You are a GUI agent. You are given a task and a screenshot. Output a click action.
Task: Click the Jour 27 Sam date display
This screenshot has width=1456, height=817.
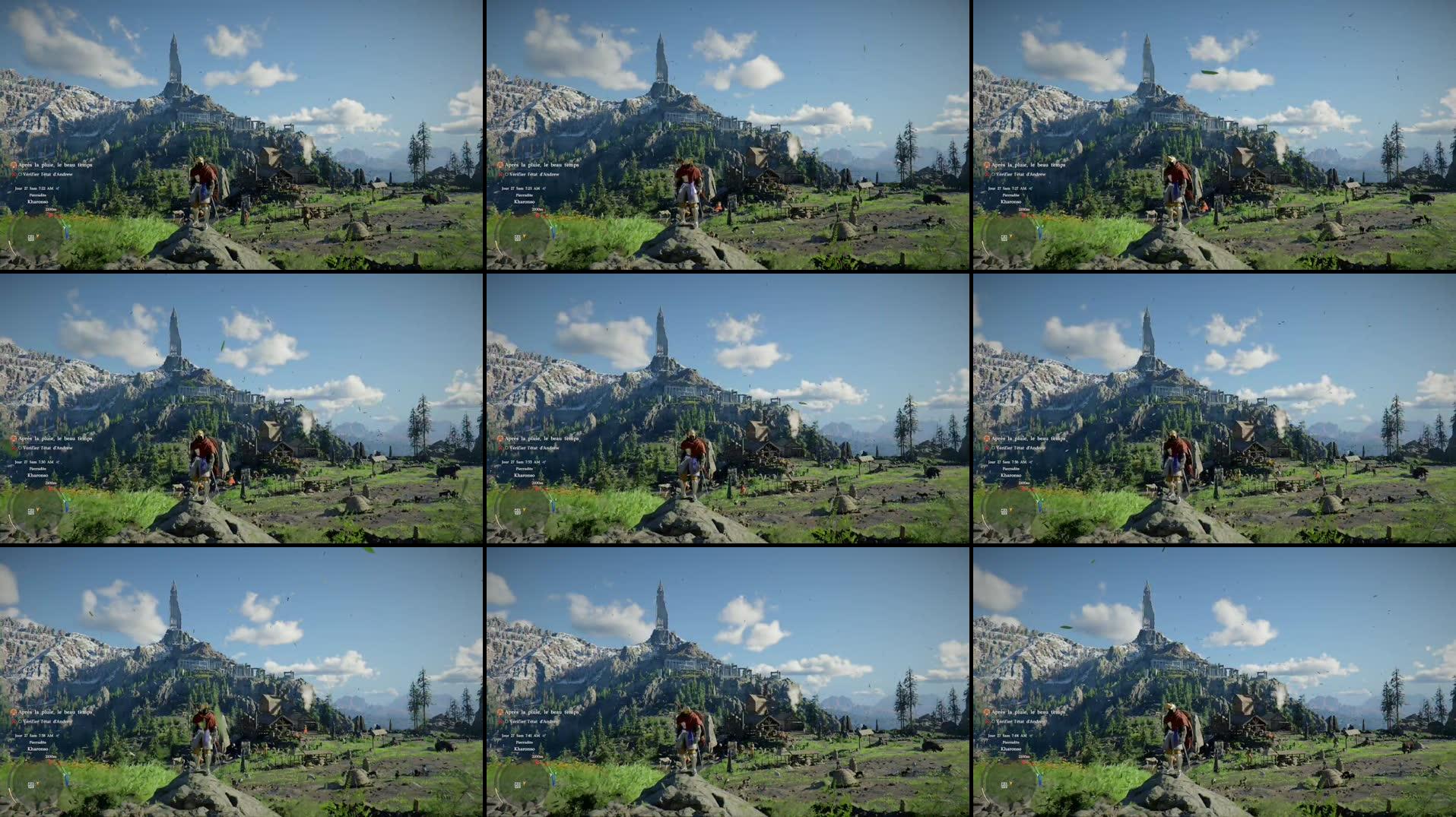(x=34, y=187)
